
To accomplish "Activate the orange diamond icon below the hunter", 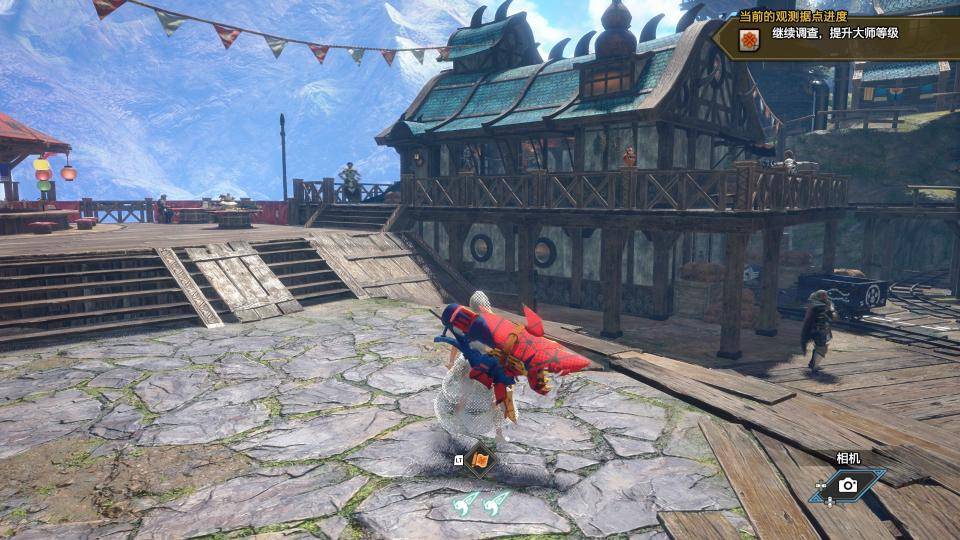I will [481, 461].
